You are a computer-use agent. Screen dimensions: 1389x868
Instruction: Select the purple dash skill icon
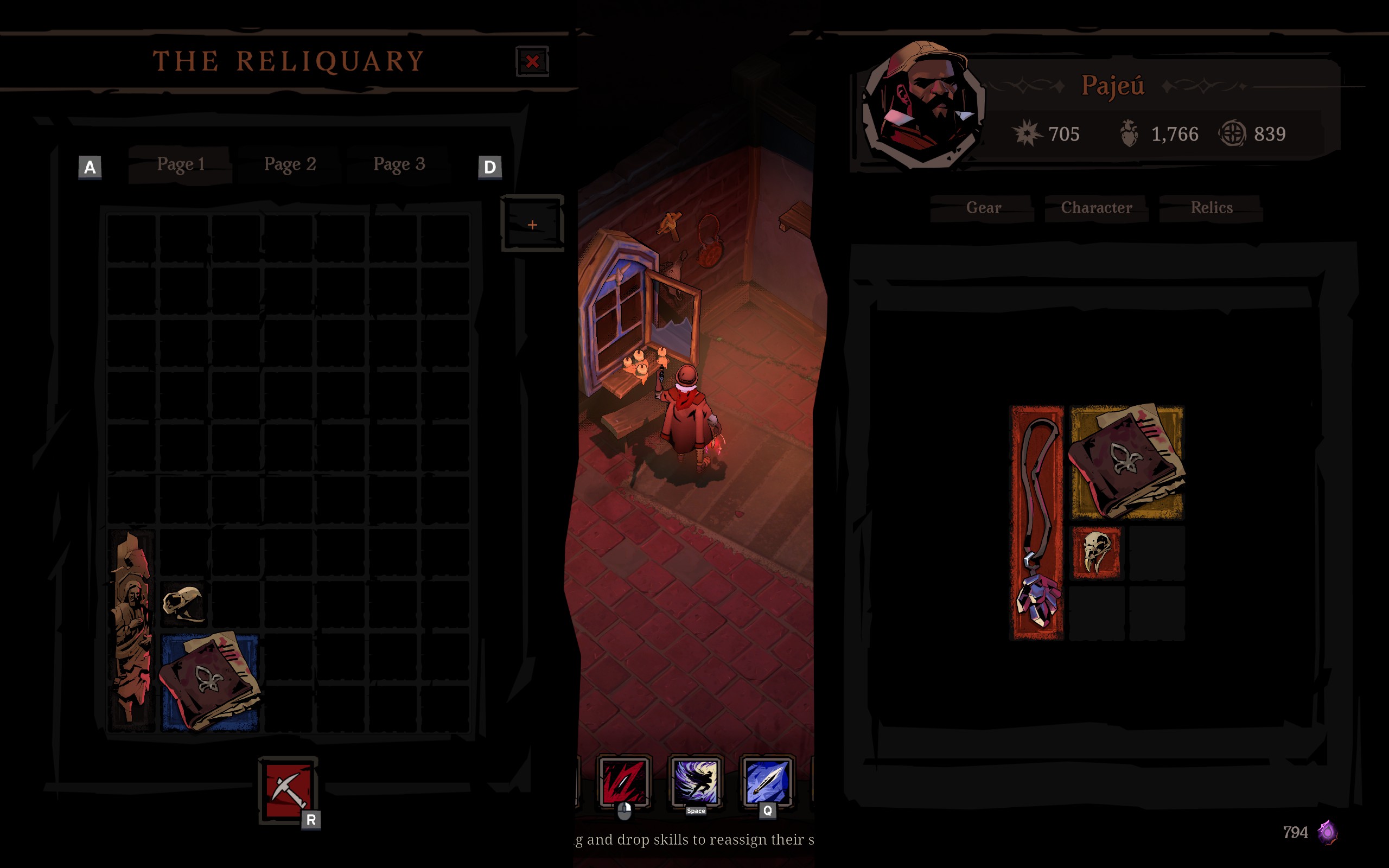point(696,781)
